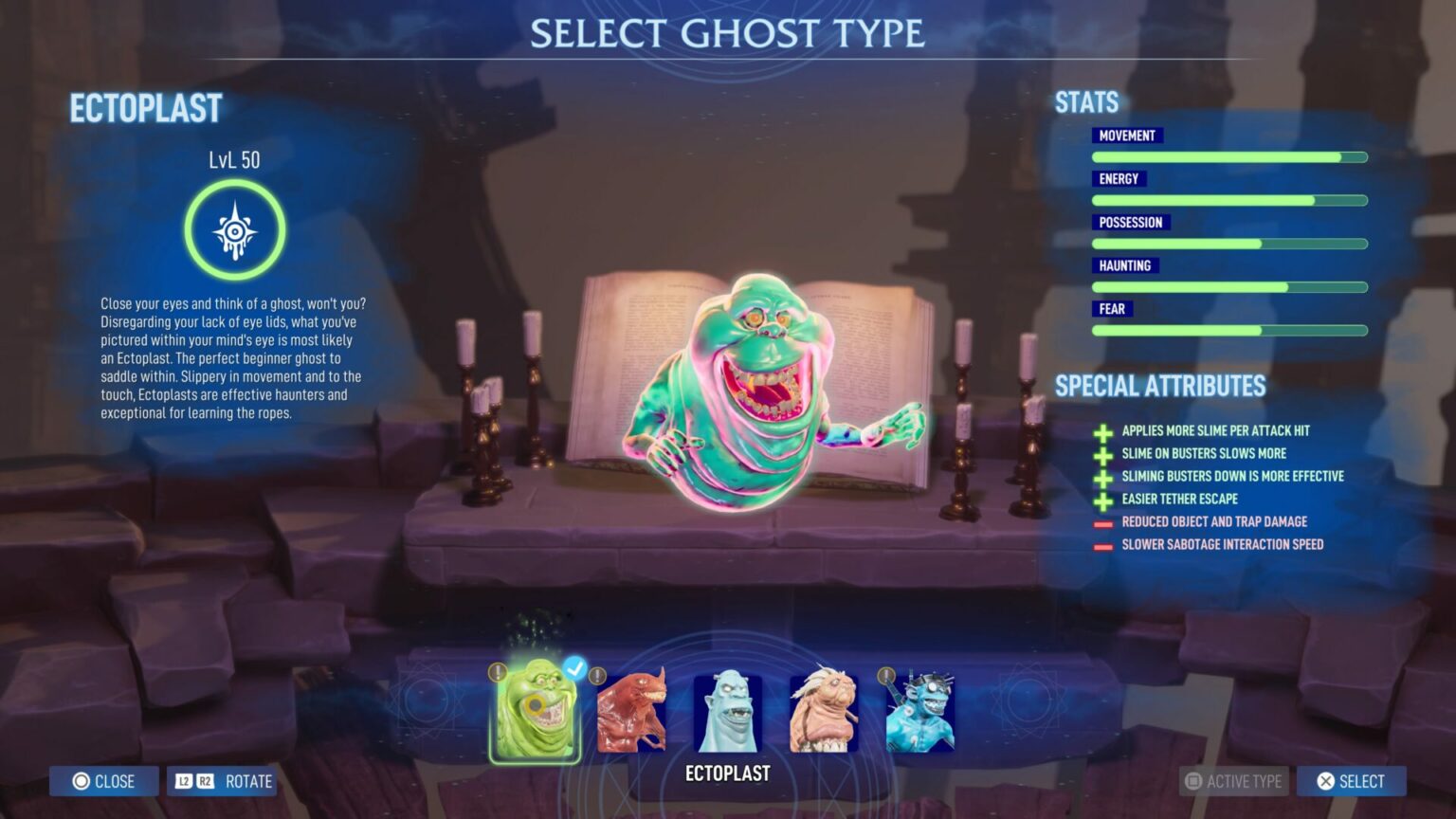Click the Close button

103,781
